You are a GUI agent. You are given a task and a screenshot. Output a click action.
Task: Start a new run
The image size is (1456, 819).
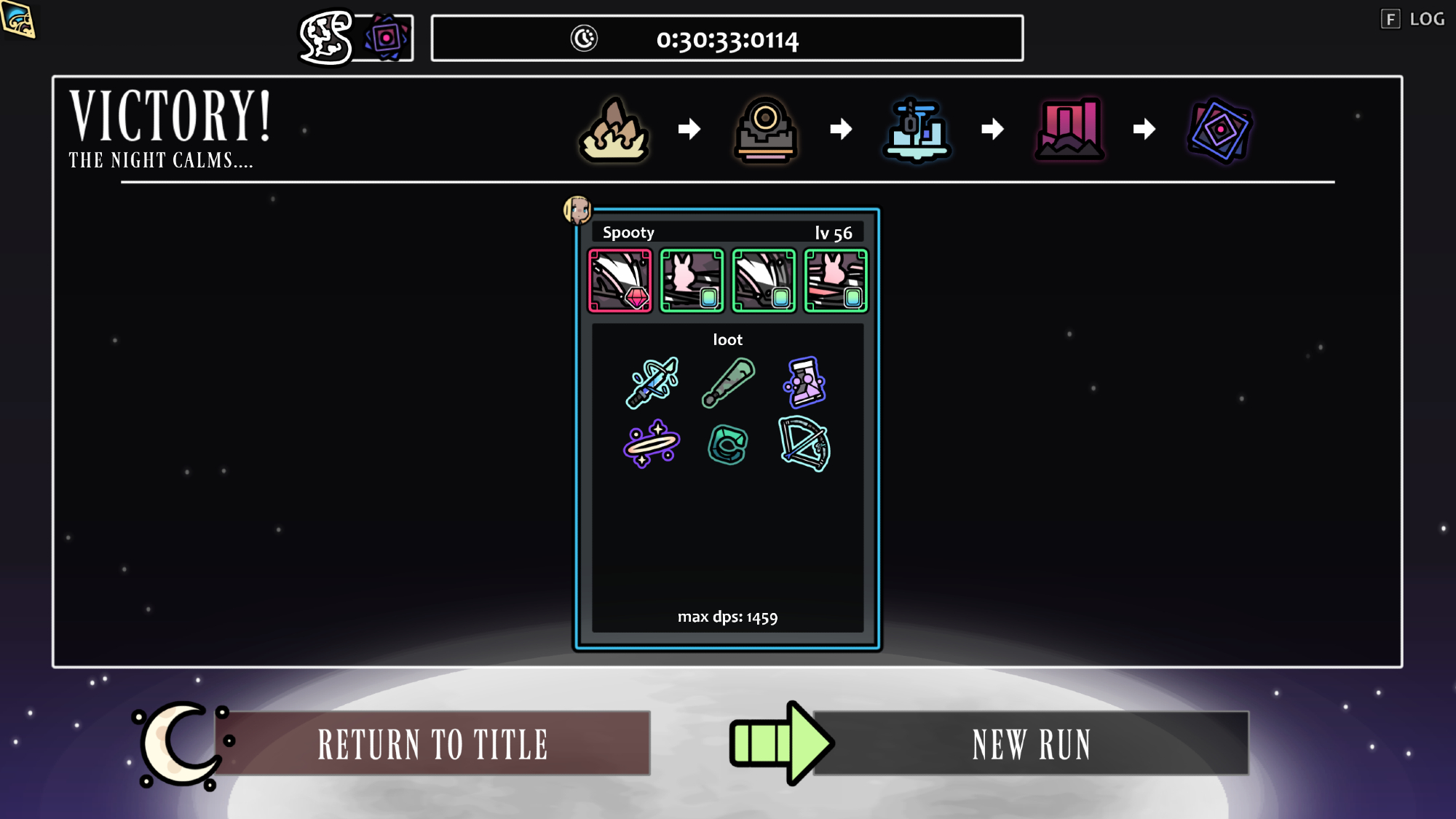coord(1030,743)
